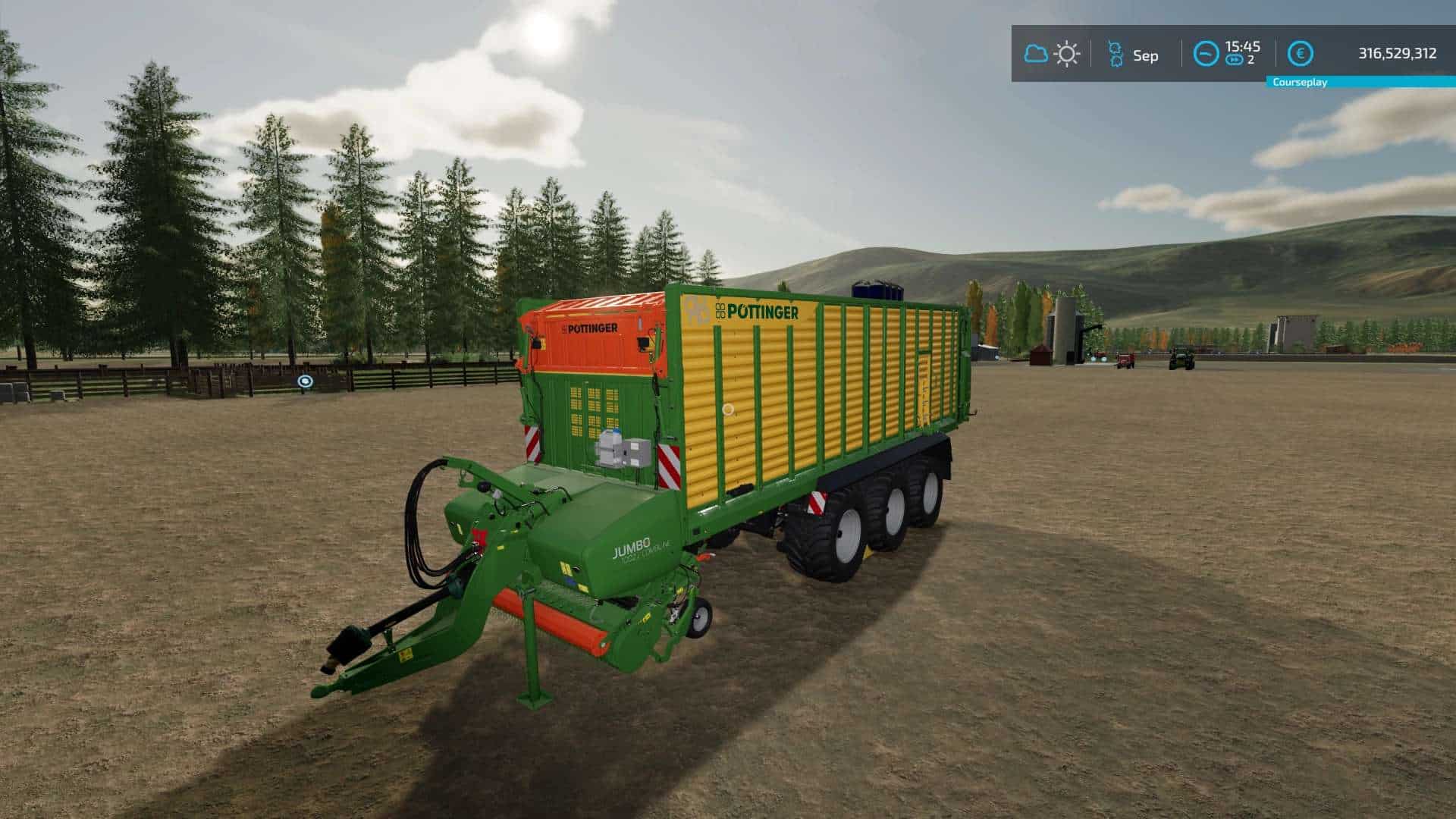The image size is (1456, 819).
Task: Select the September season calendar icon
Action: point(1115,55)
